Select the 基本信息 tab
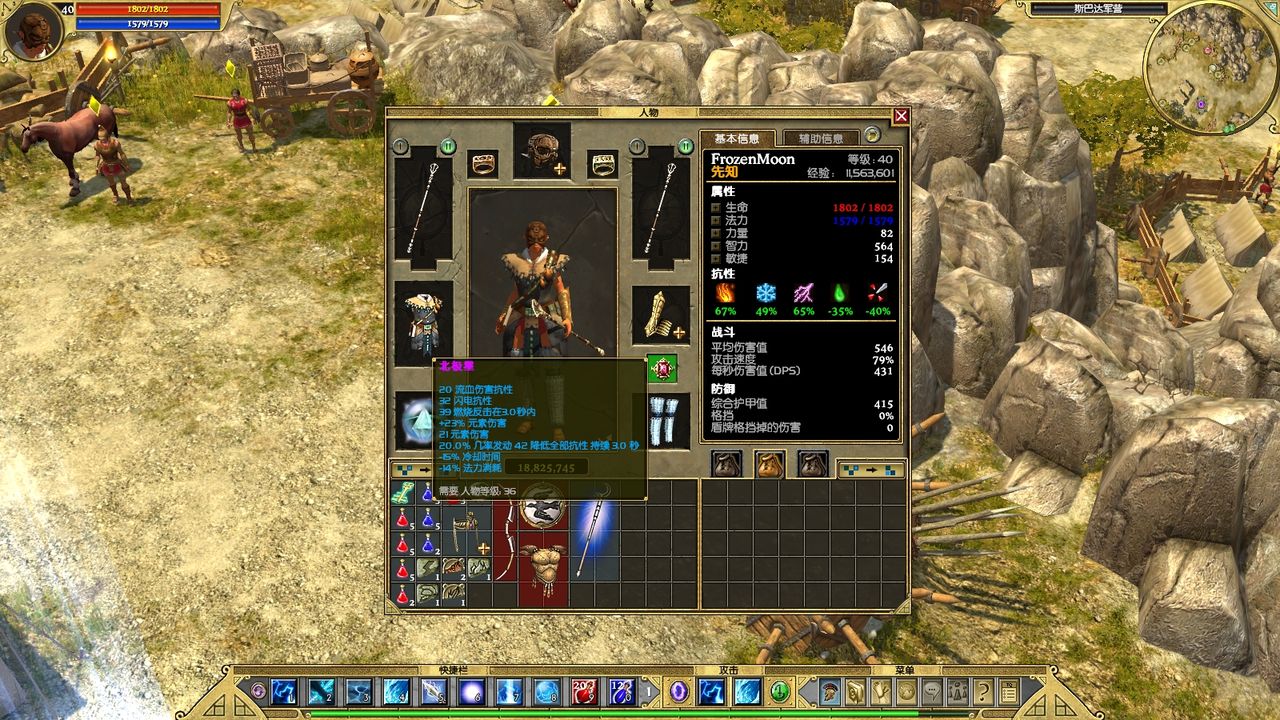Screen dimensions: 1280x720 click(x=740, y=137)
